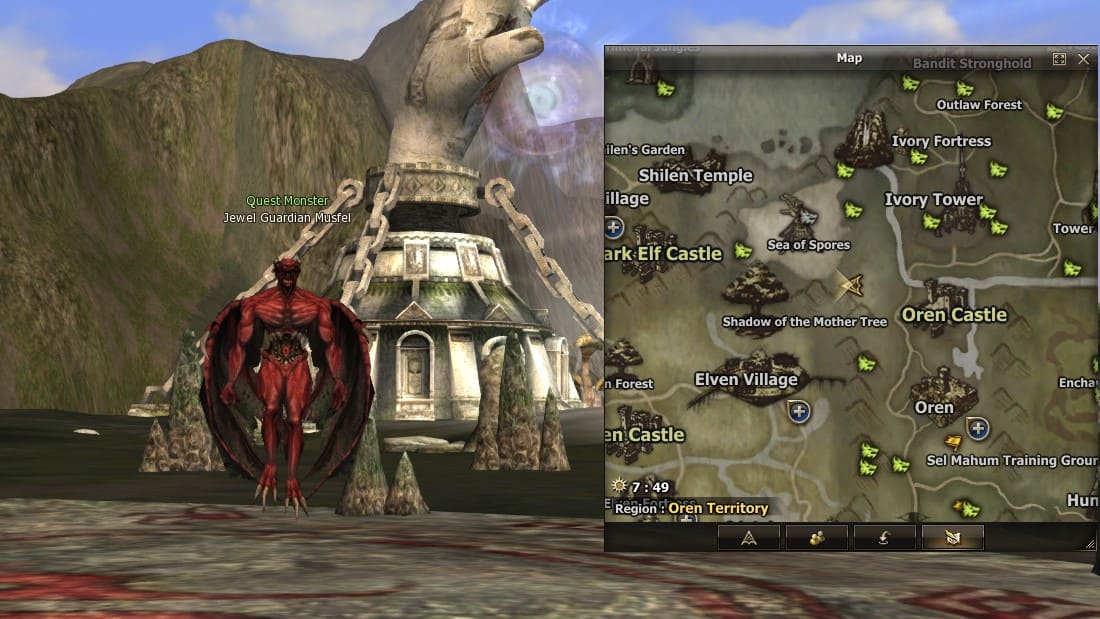Click the teleport icon below Elven Village
Screen dimensions: 1100x619
tap(797, 410)
